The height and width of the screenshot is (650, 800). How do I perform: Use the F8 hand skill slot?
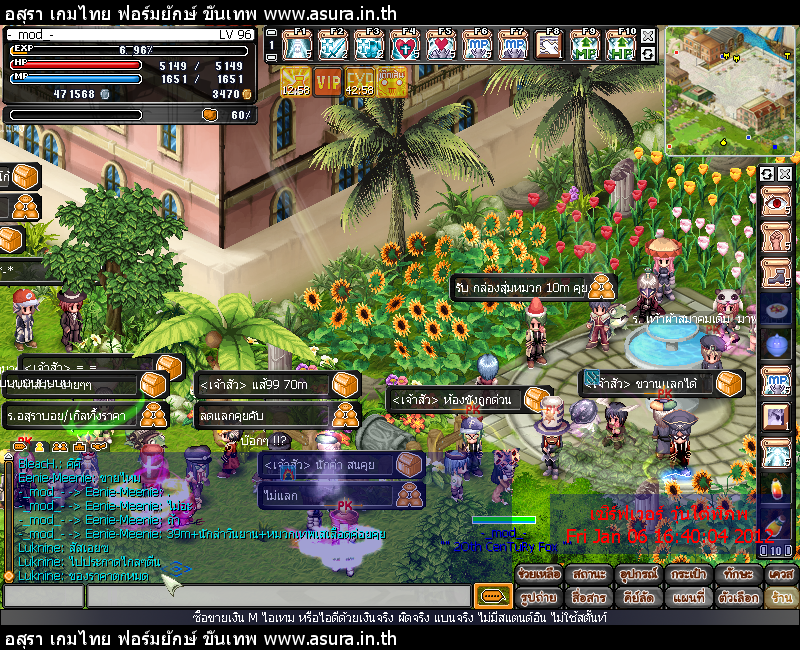547,46
